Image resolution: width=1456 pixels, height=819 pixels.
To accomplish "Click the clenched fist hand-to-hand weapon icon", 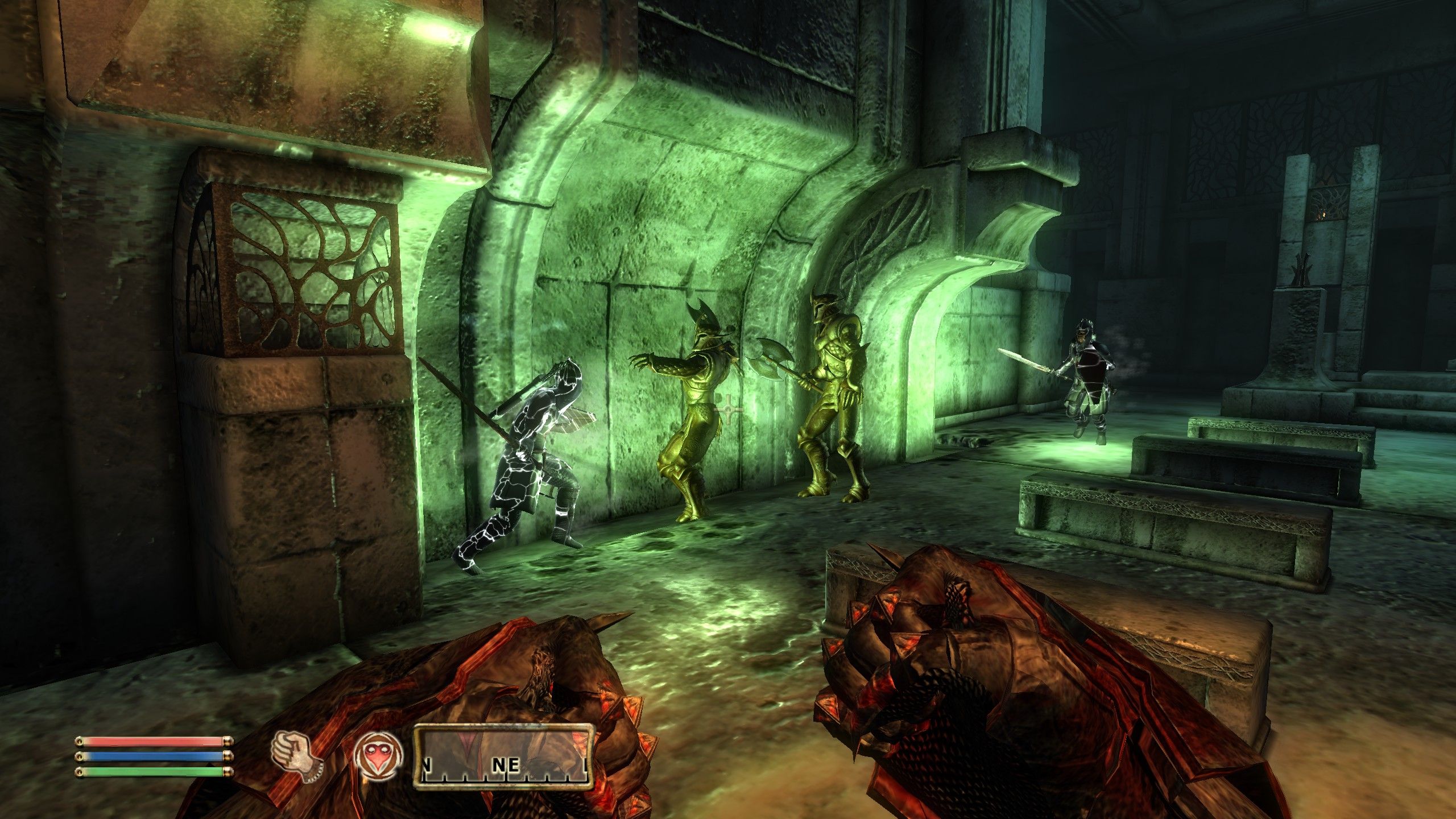I will [x=297, y=765].
